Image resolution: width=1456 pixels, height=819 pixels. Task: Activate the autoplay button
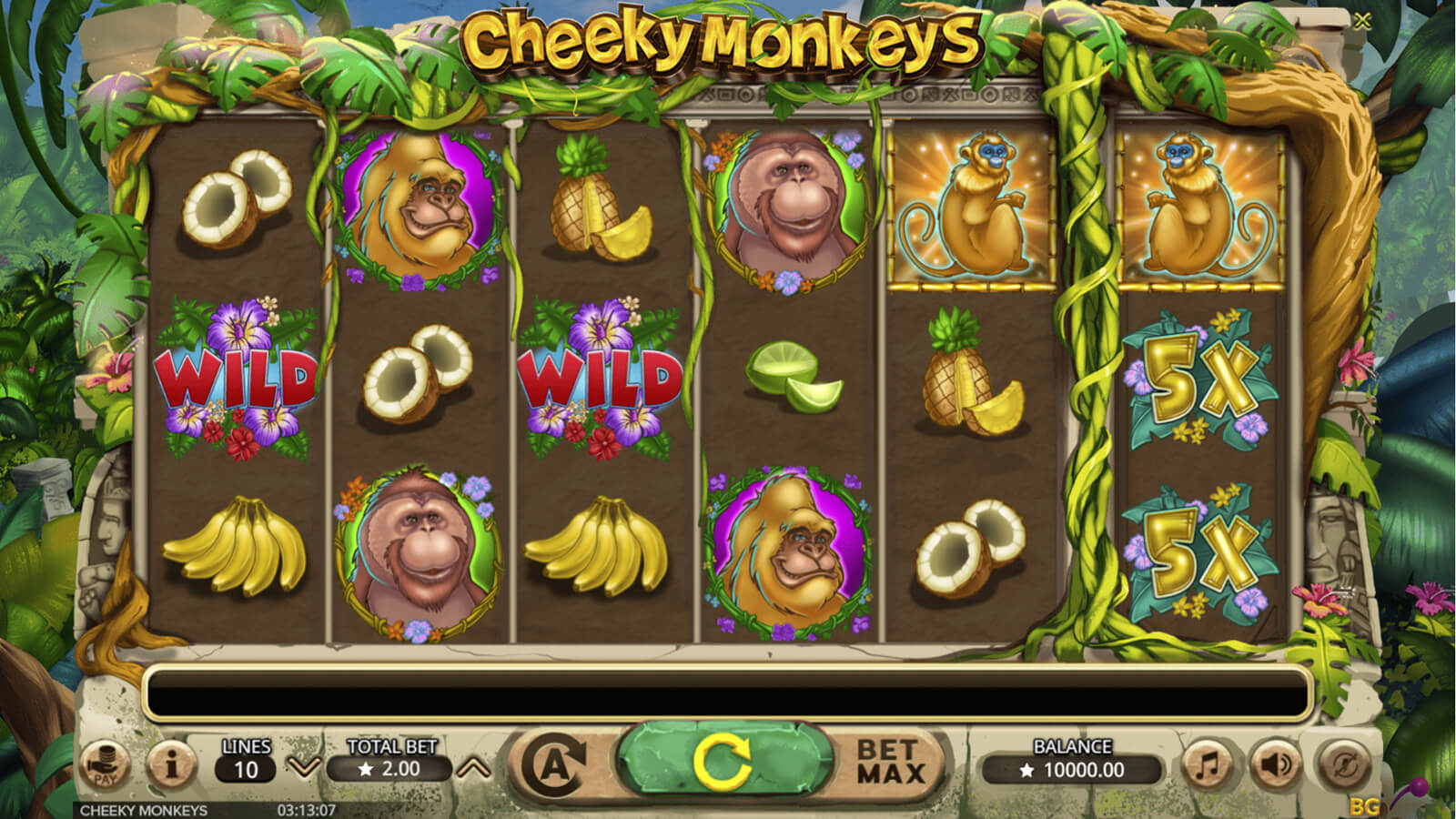point(554,766)
